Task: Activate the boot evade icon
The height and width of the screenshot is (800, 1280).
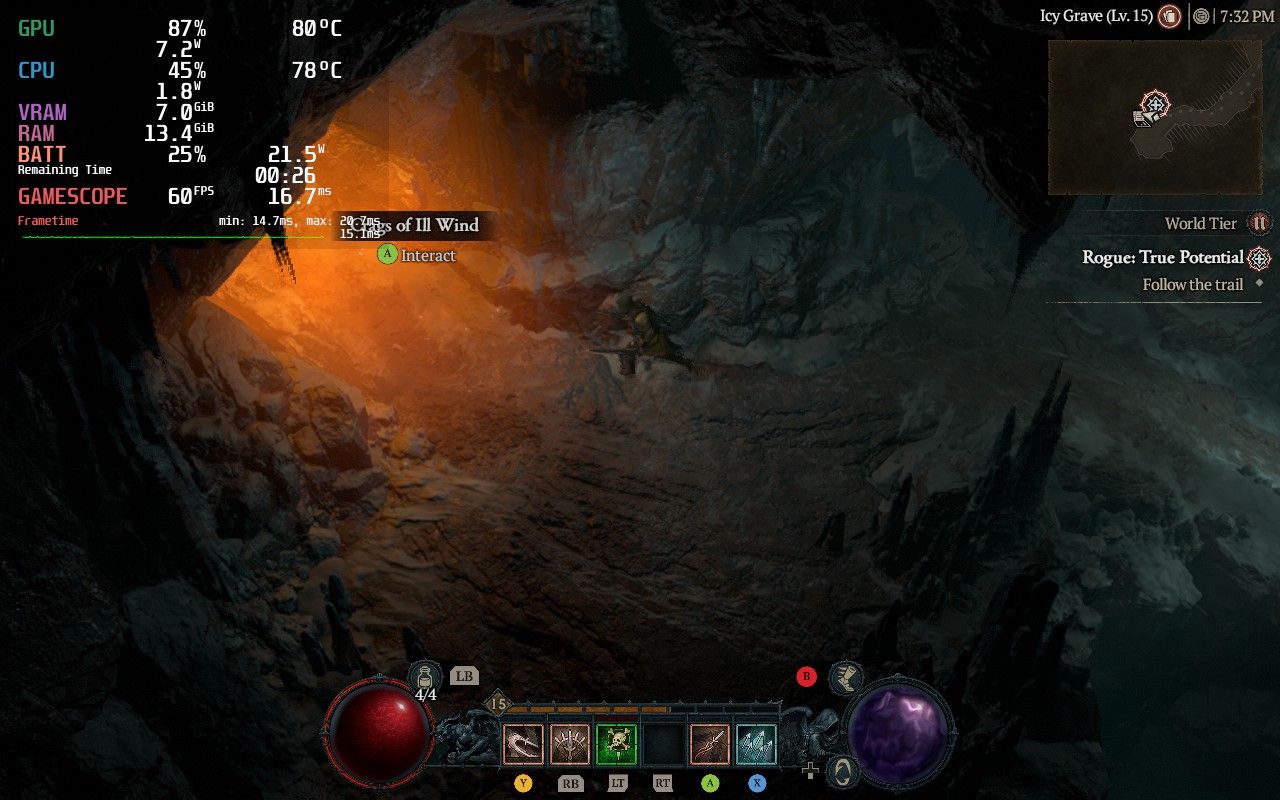Action: tap(846, 678)
